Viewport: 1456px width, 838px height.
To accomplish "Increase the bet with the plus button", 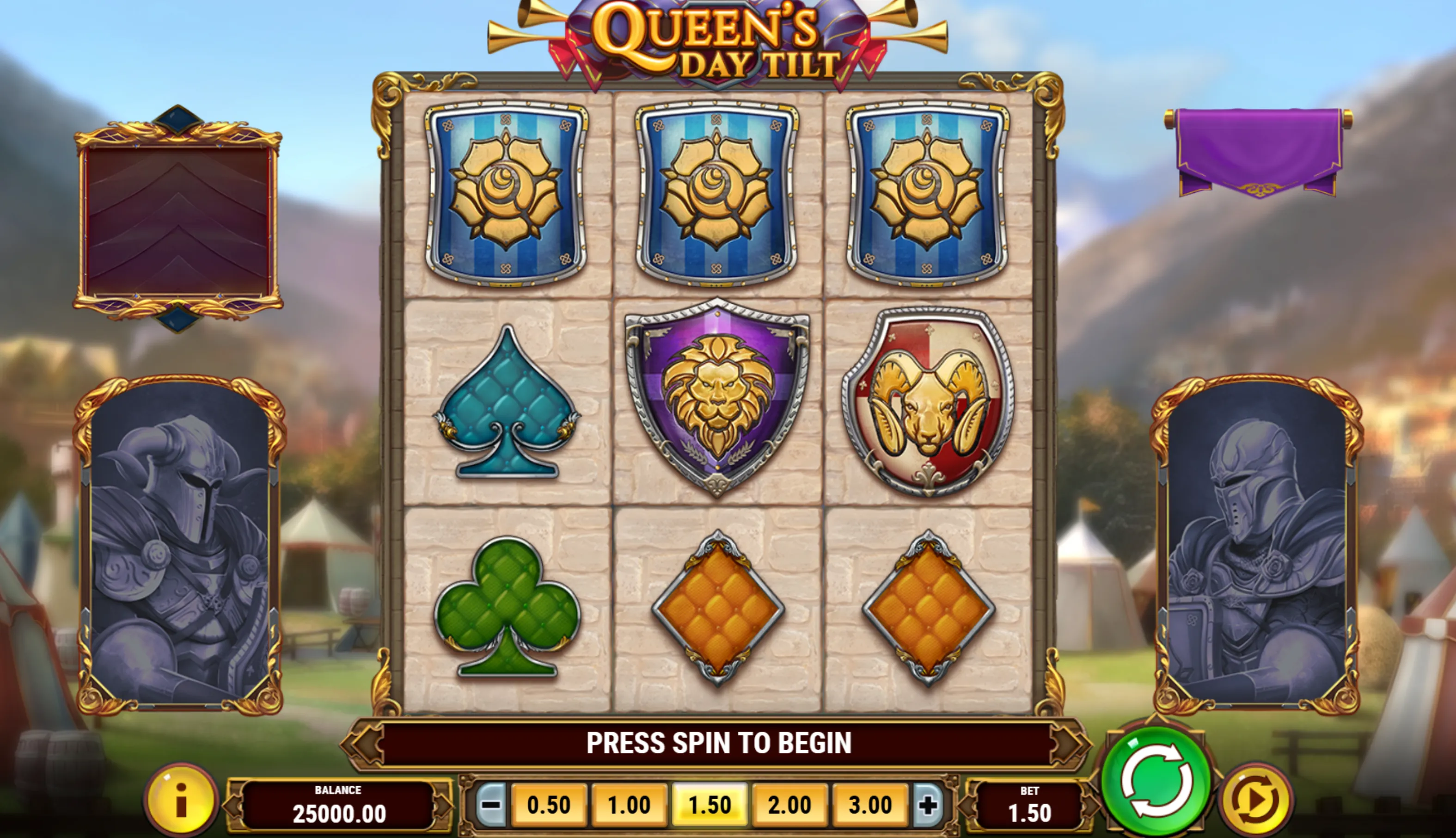I will pyautogui.click(x=927, y=805).
